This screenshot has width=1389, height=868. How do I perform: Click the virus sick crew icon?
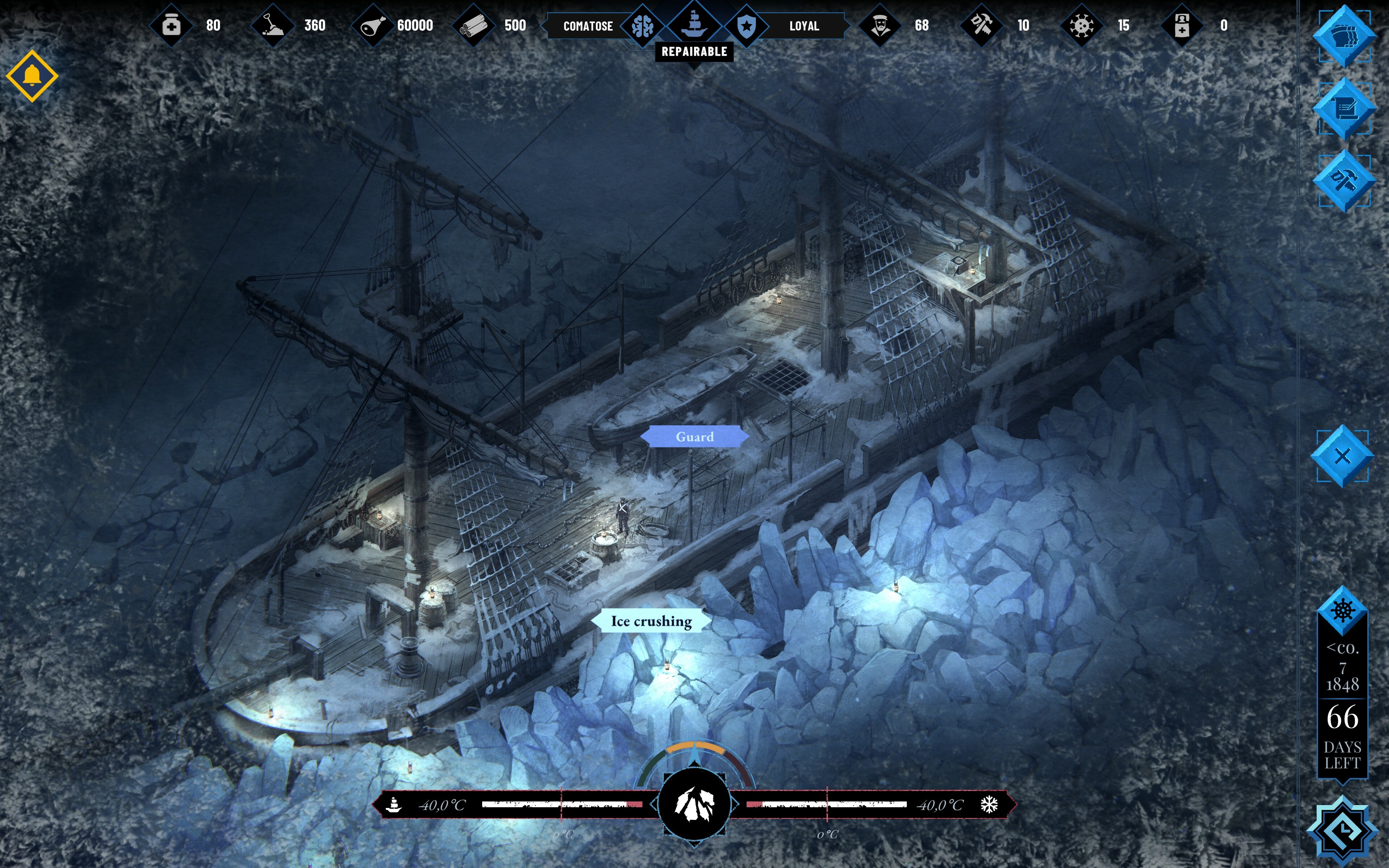1081,26
